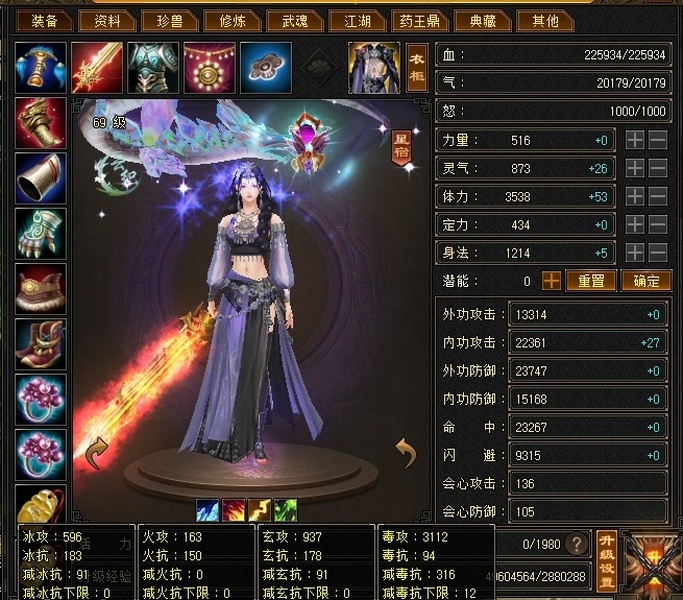Rotate character with the left curved arrow

pyautogui.click(x=97, y=453)
